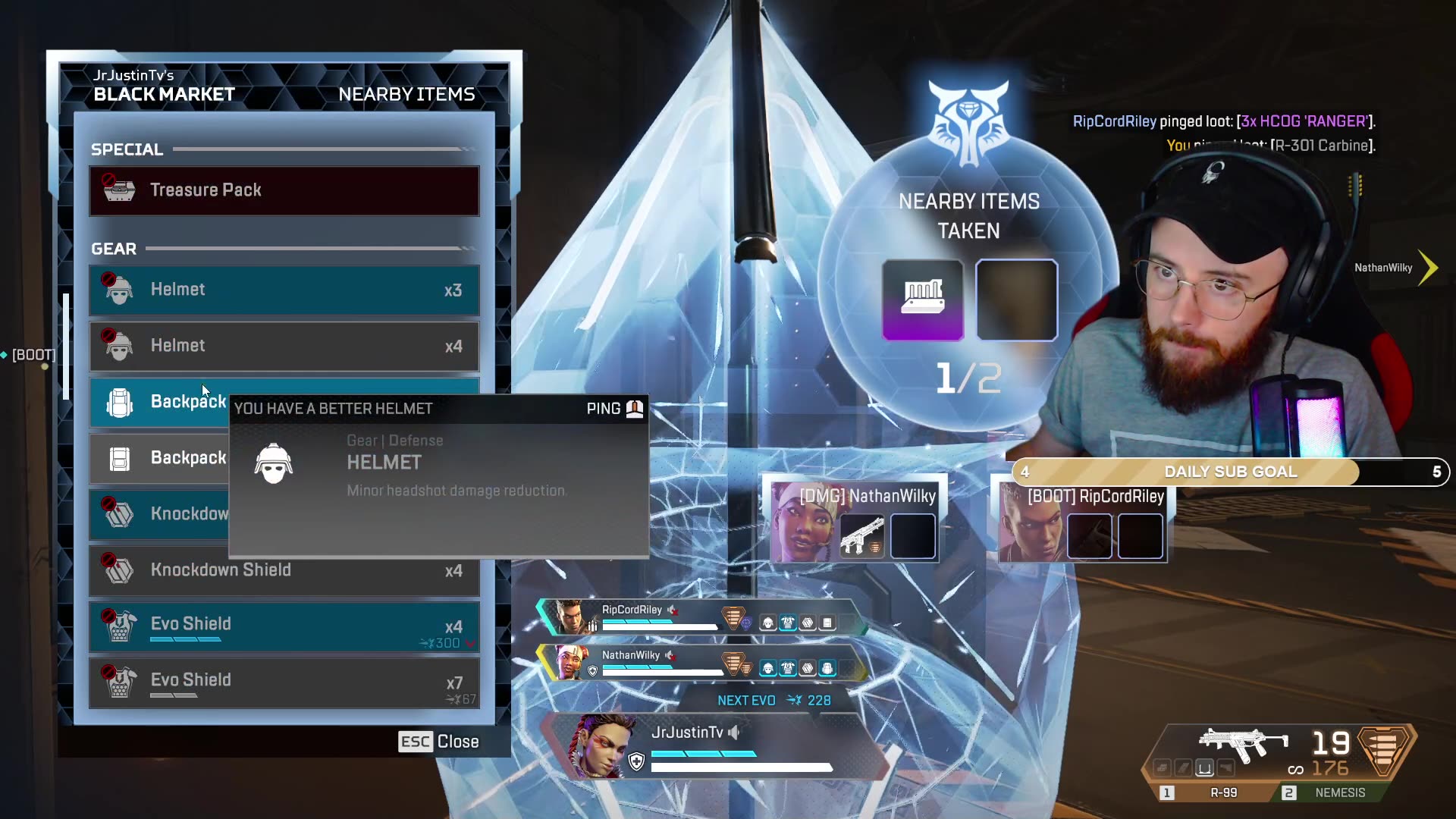Viewport: 1456px width, 819px height.
Task: Mute RipCordRiley's voice speaker icon
Action: (x=673, y=609)
